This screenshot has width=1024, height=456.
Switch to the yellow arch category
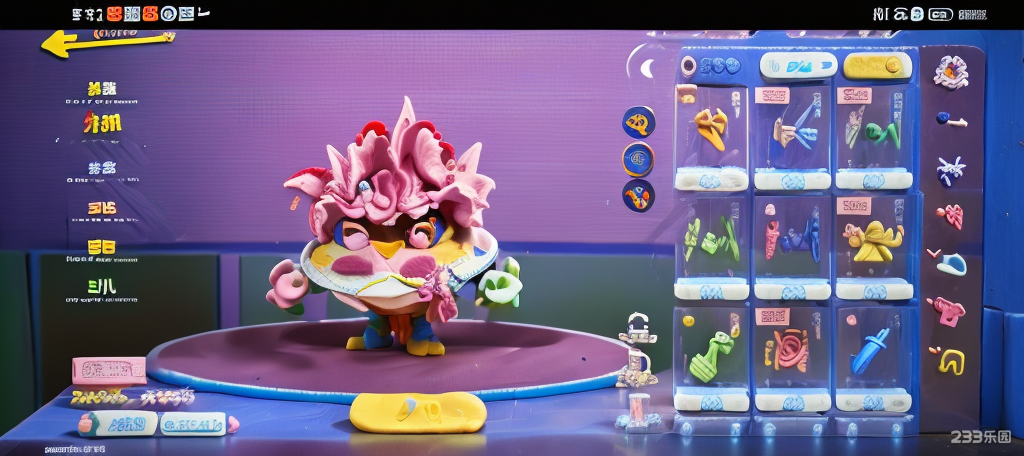coord(950,359)
